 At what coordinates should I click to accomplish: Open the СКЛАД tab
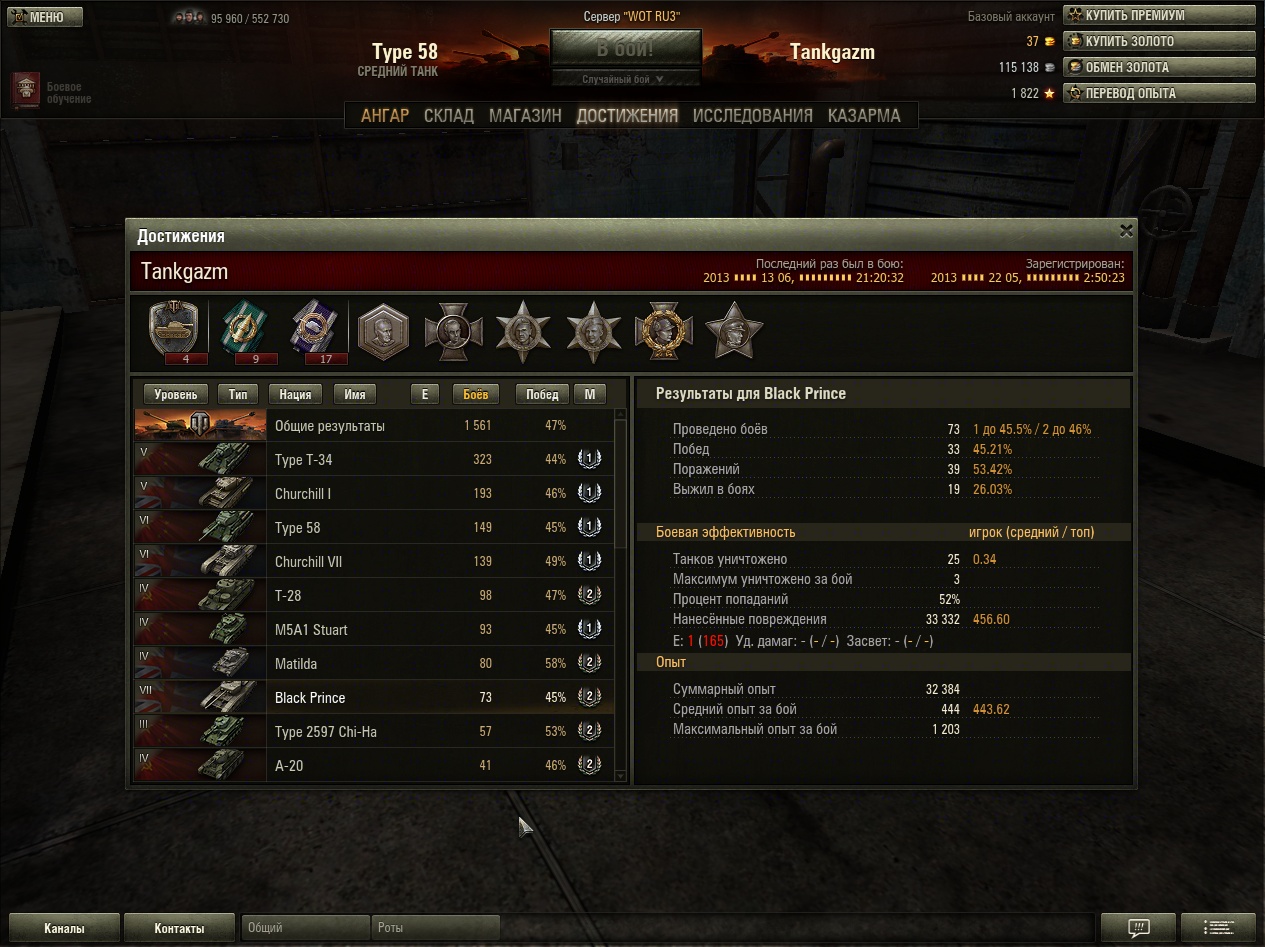pos(449,116)
